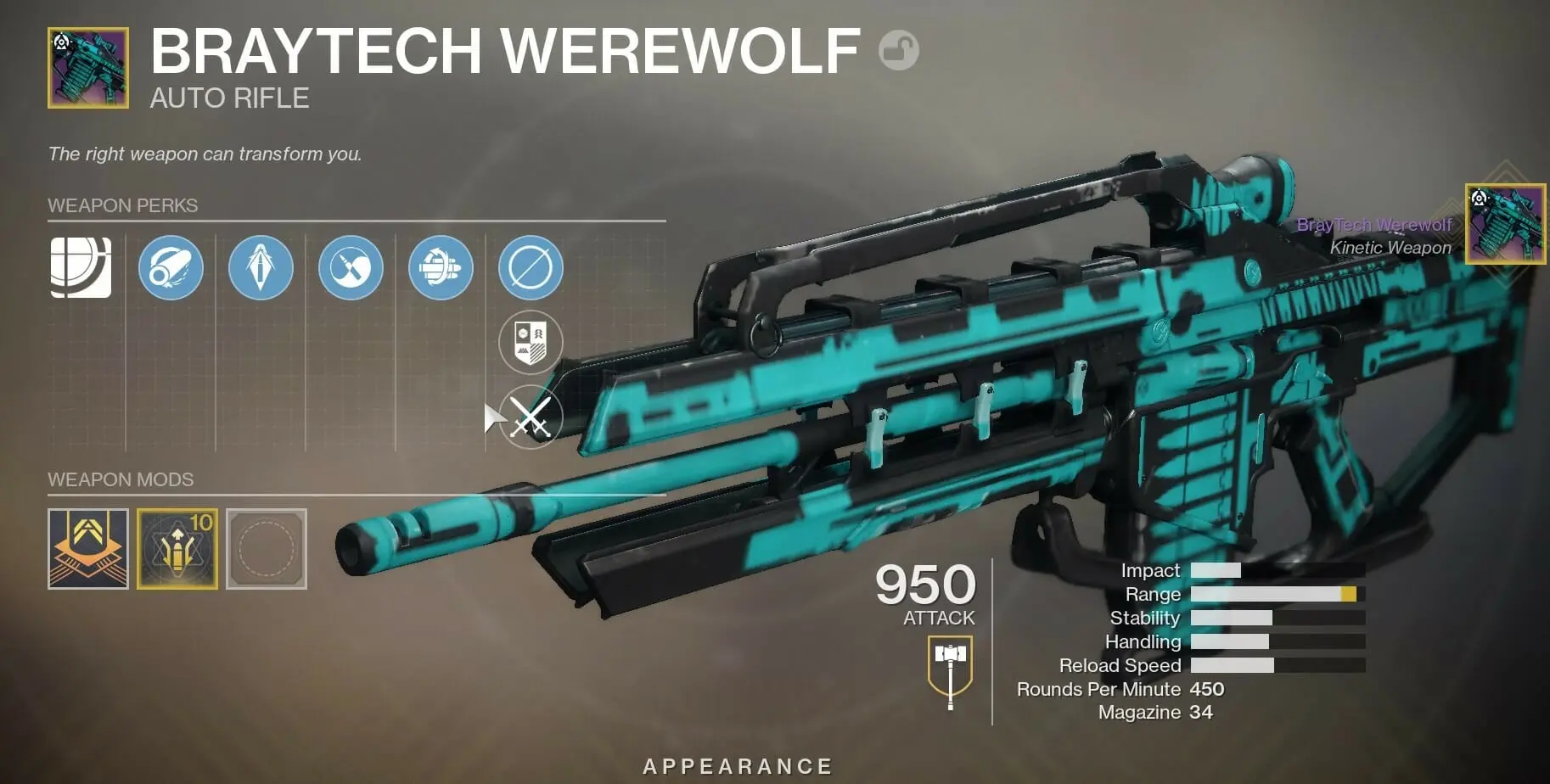This screenshot has height=784, width=1550.
Task: Click the empty third weapon mod slot
Action: point(267,549)
